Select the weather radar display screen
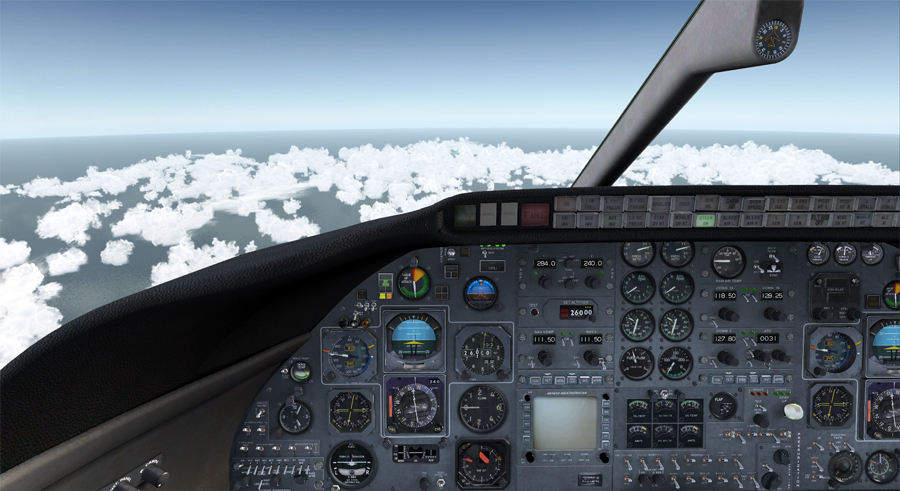This screenshot has height=491, width=900. tap(564, 423)
